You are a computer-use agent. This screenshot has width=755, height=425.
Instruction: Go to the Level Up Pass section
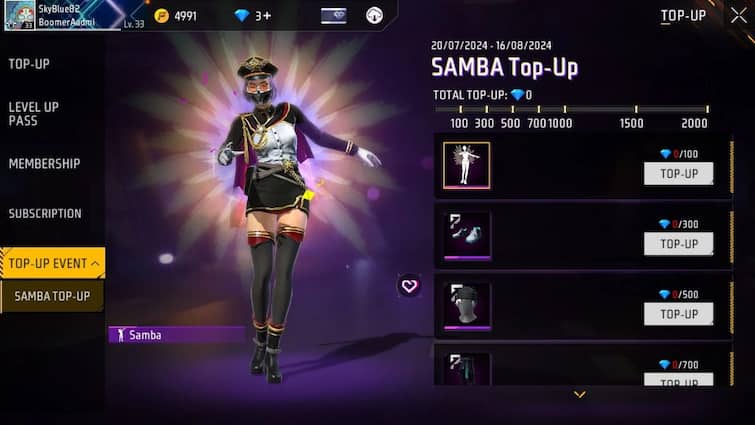pos(34,113)
